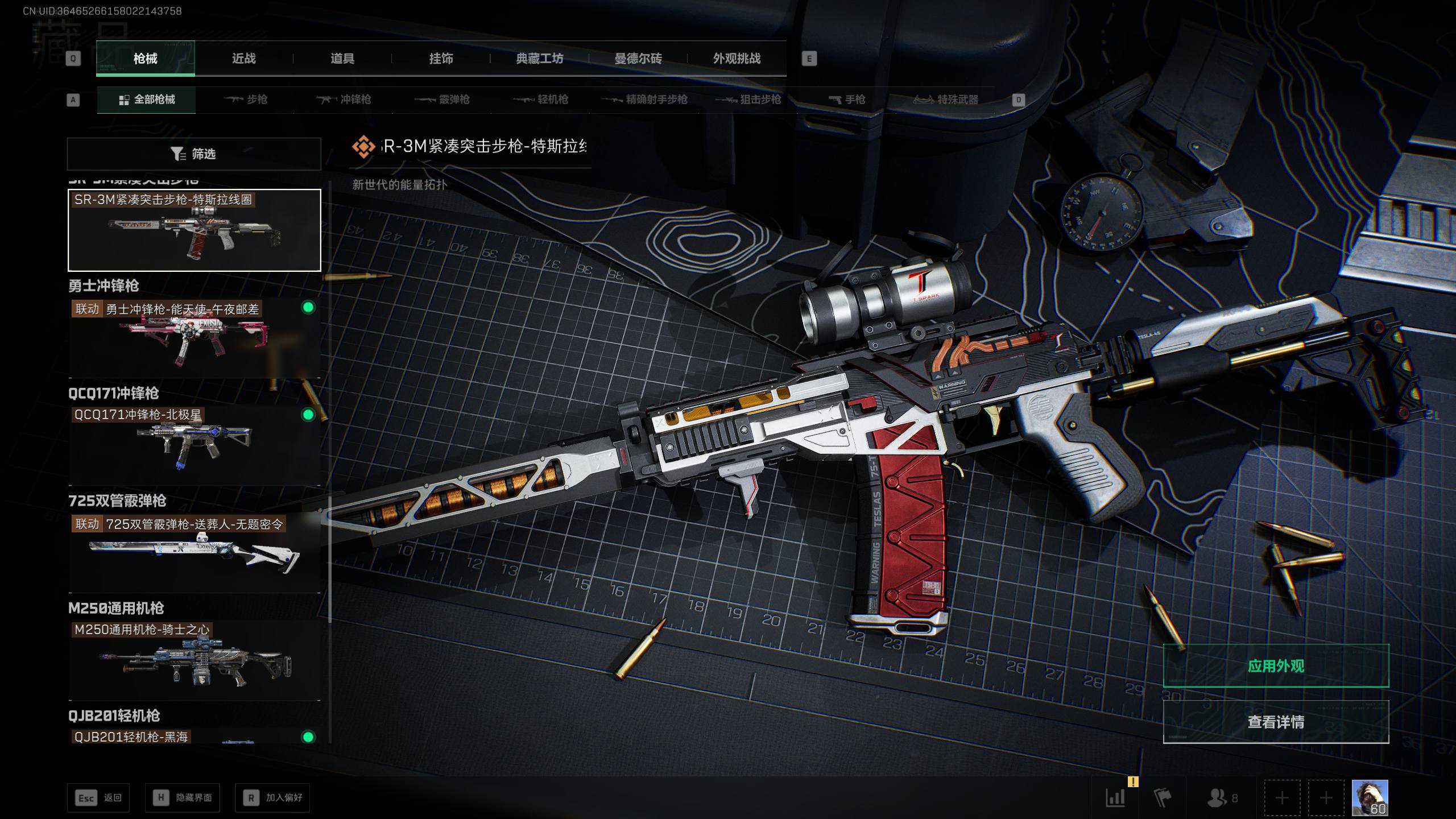Viewport: 1456px width, 819px height.
Task: Filter weapons by 冲锋枪 submachine guns
Action: click(344, 100)
